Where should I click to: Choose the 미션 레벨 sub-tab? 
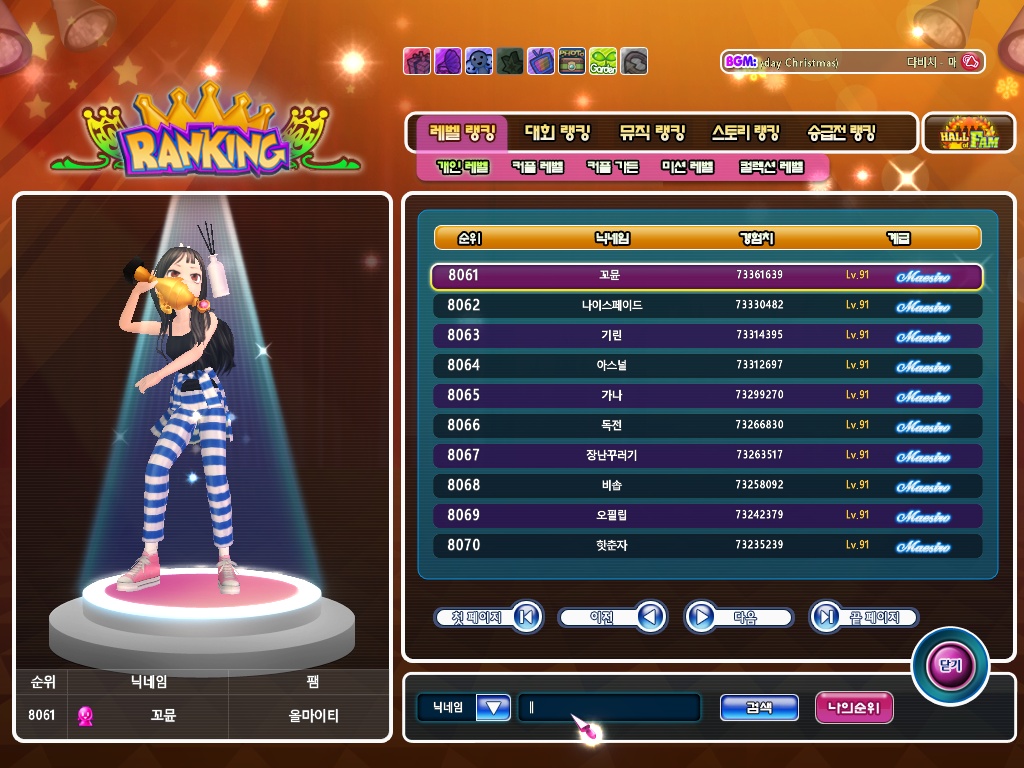(688, 167)
